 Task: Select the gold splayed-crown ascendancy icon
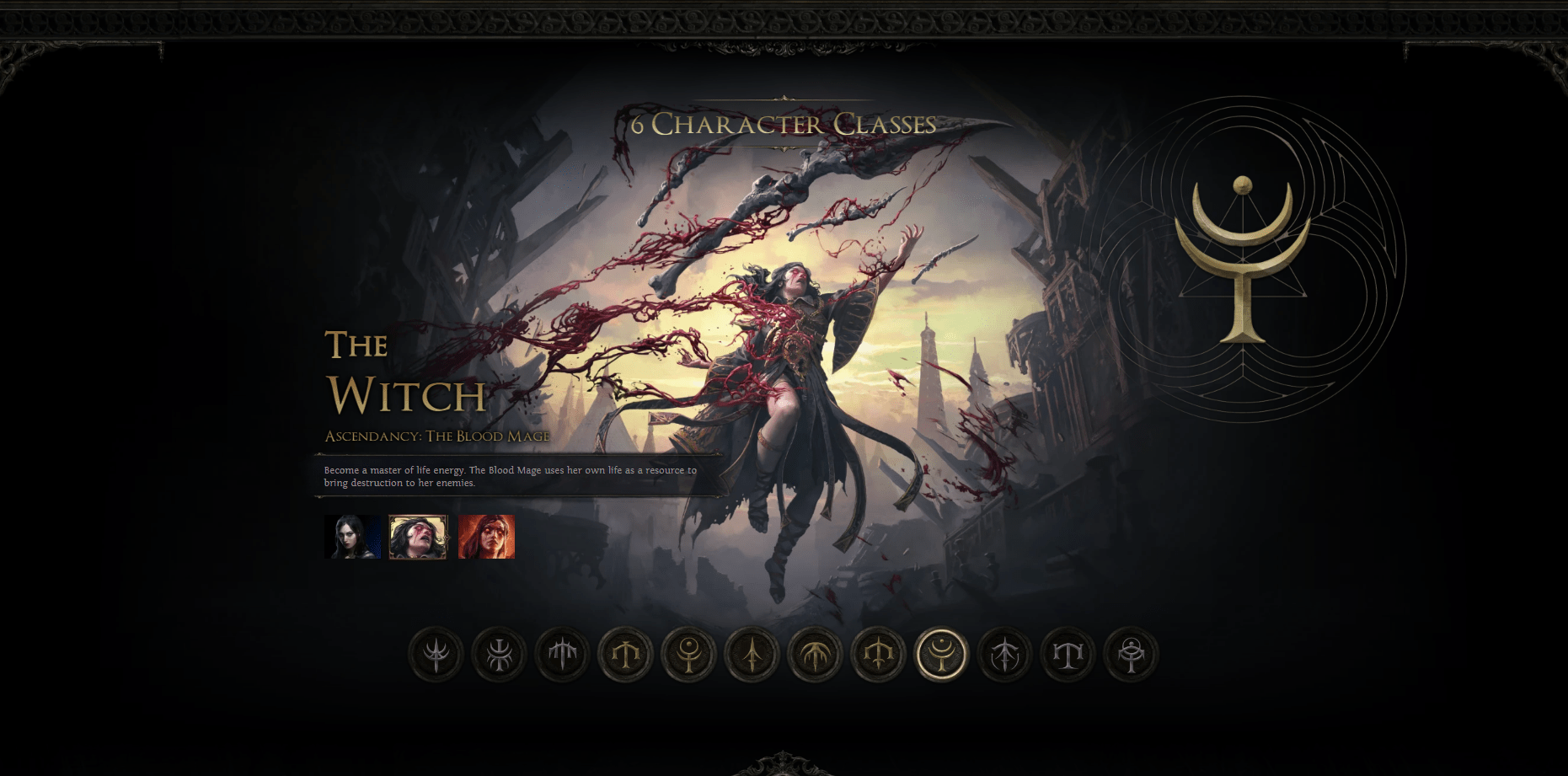(816, 654)
